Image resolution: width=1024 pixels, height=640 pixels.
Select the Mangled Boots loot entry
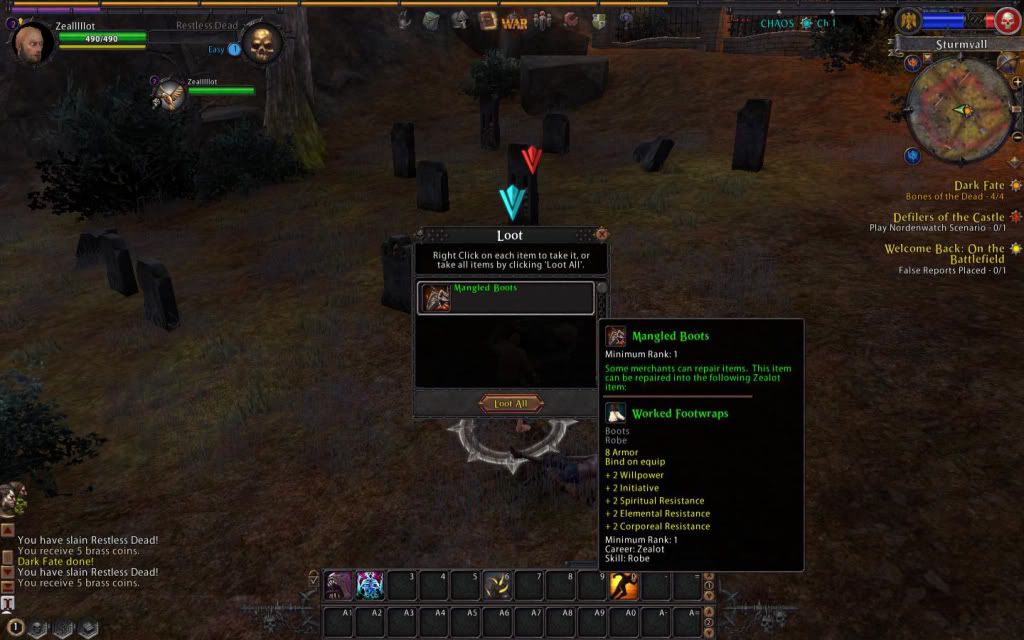point(505,298)
